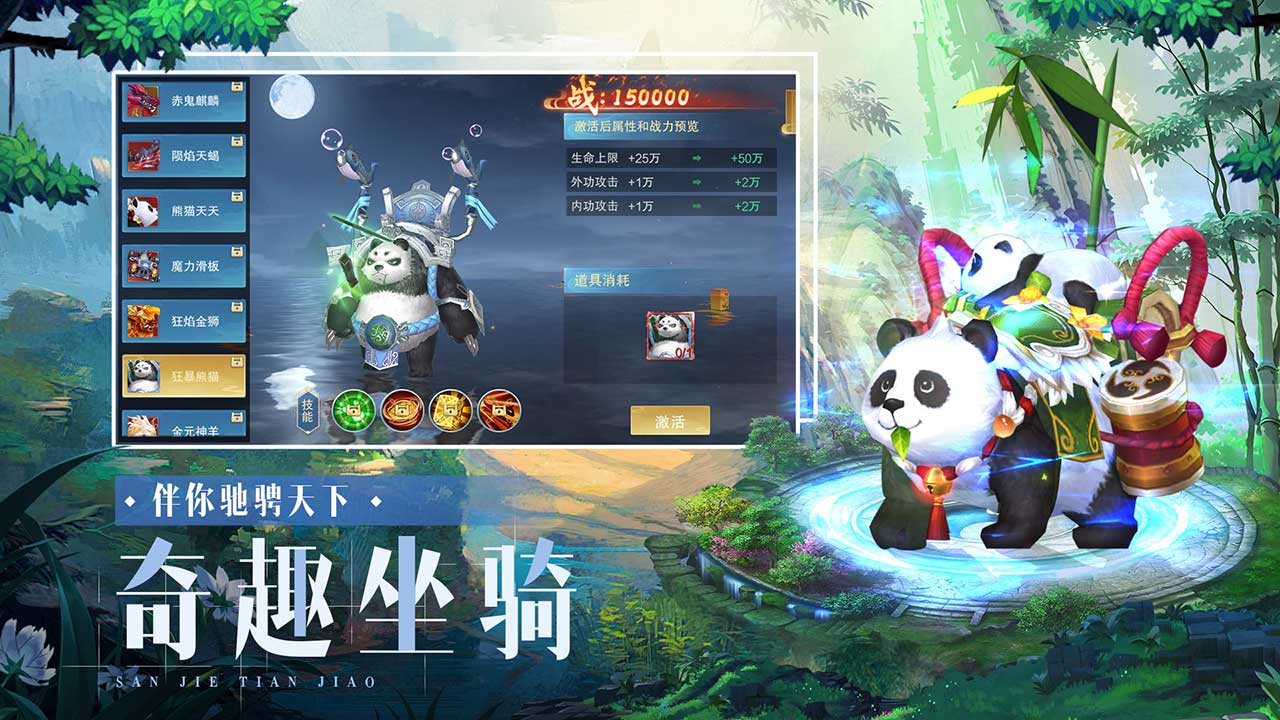
Task: Switch to the 金元神羊 mount entry
Action: pos(185,430)
